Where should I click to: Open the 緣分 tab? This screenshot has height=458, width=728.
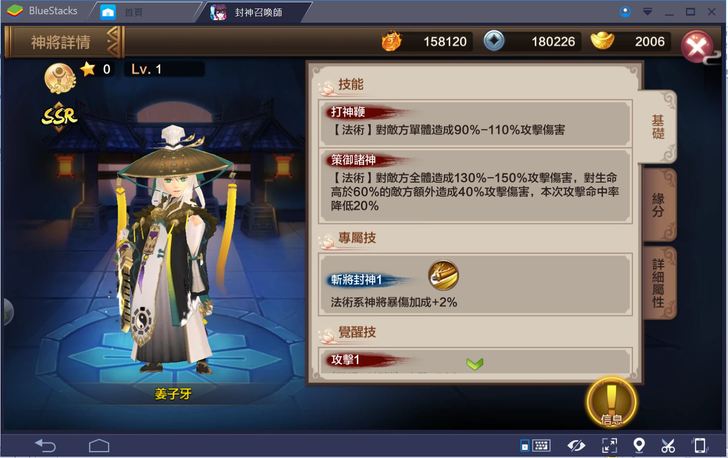coord(658,203)
